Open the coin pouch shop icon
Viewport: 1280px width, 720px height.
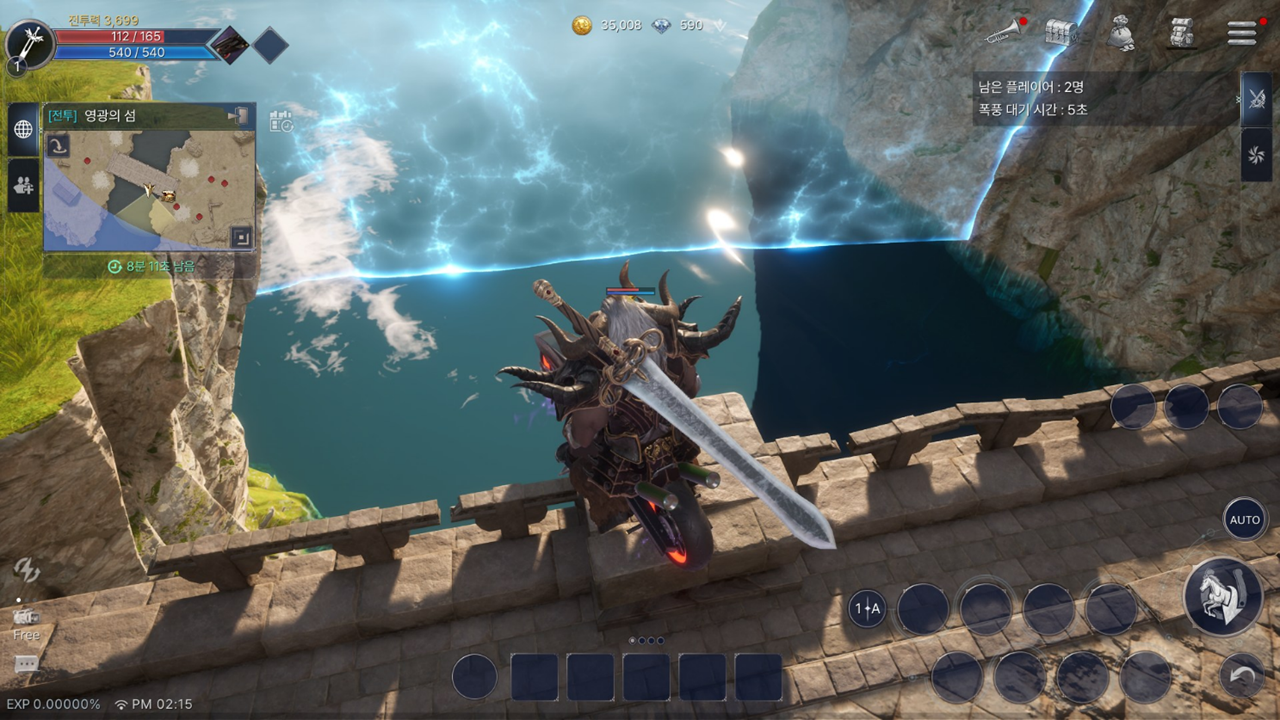1122,33
